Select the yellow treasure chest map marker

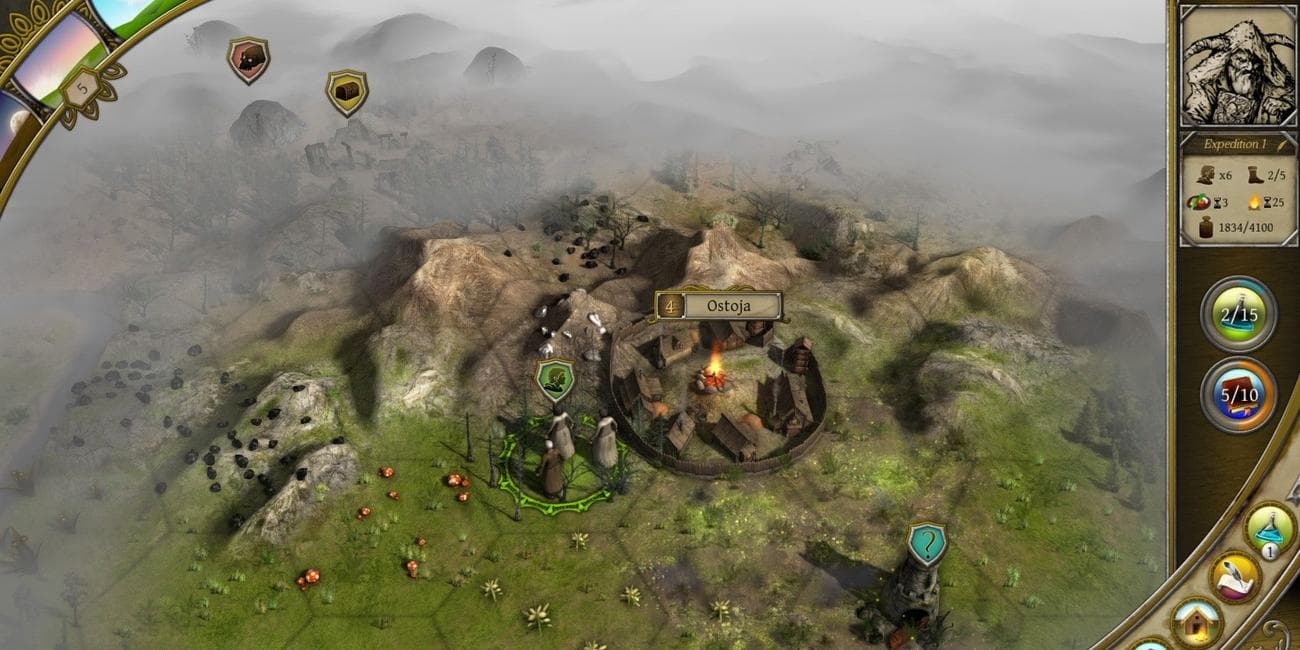(346, 92)
